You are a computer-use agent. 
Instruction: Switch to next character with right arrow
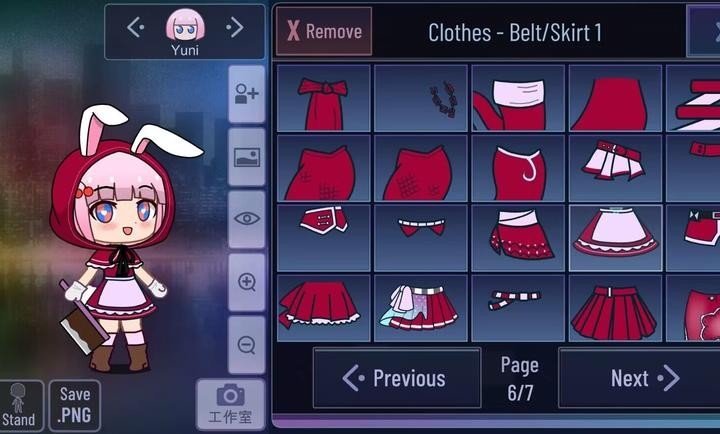click(235, 27)
